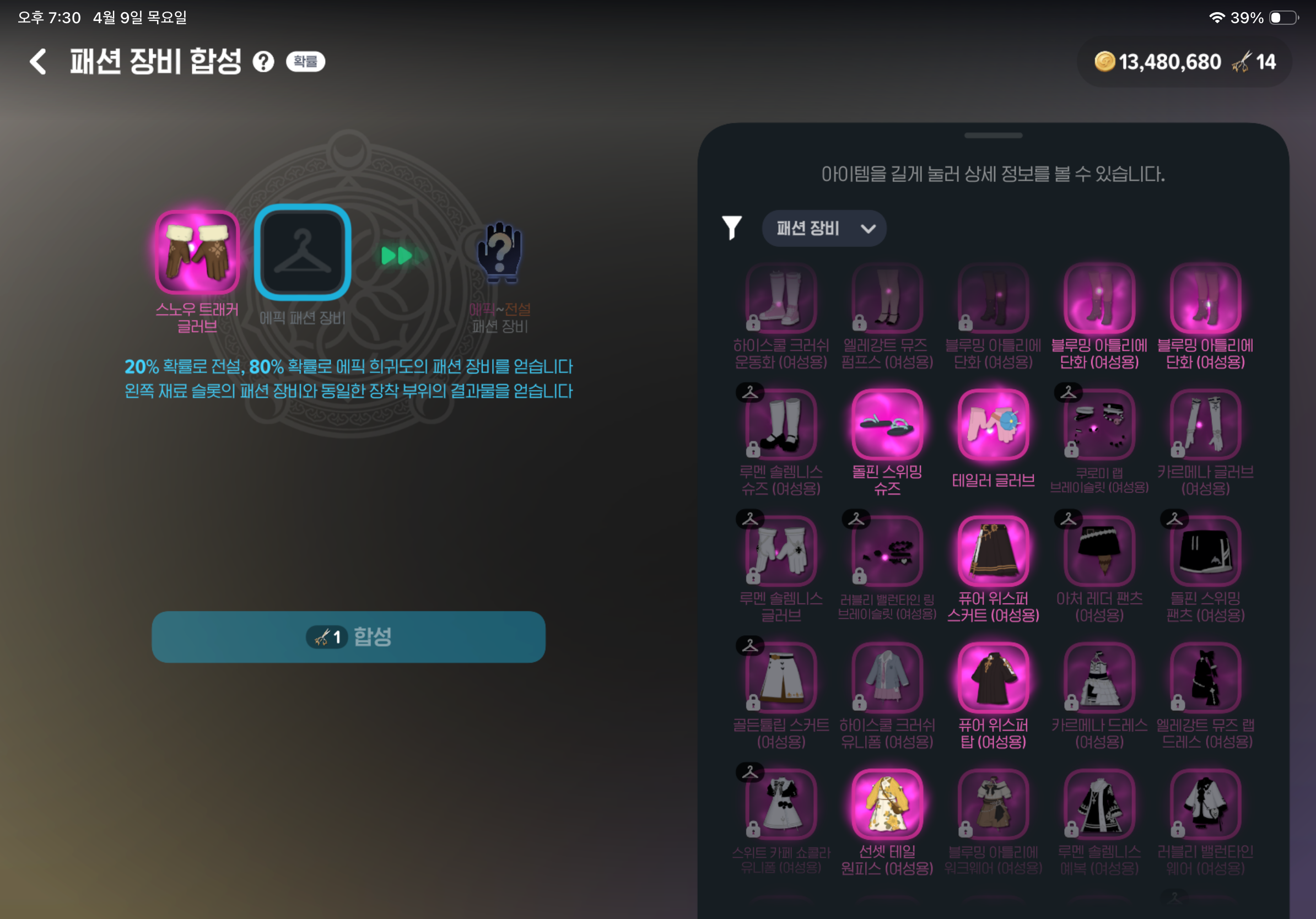Image resolution: width=1316 pixels, height=919 pixels.
Task: Choose the 퓨어 위스퍼 탑 item
Action: click(993, 678)
